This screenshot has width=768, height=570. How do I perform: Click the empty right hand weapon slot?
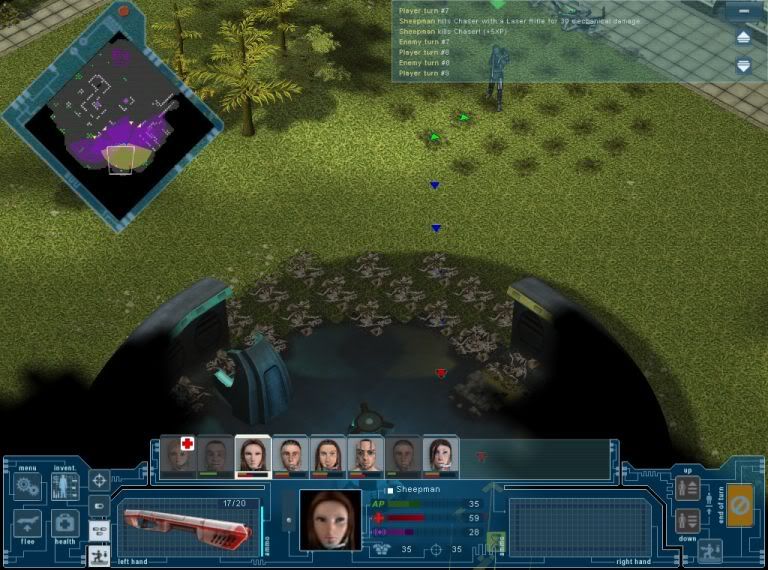[x=564, y=525]
